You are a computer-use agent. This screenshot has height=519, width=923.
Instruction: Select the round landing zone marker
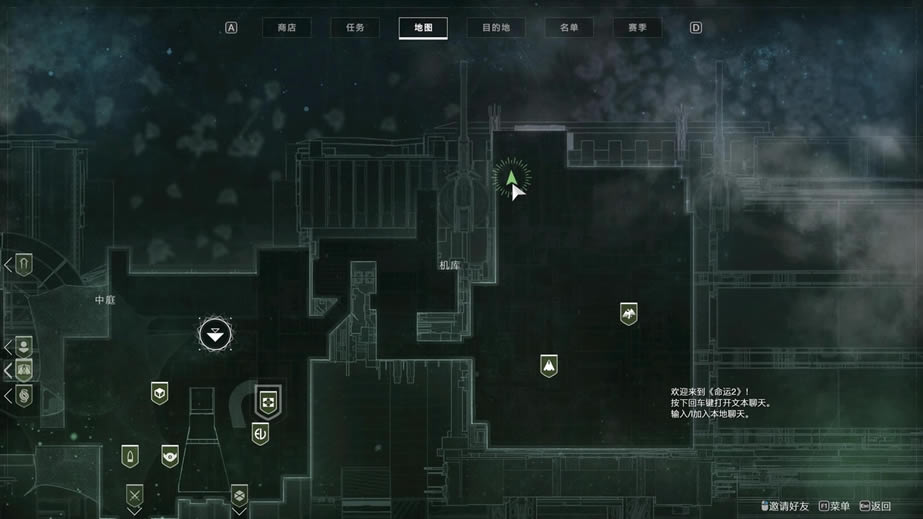click(x=215, y=334)
